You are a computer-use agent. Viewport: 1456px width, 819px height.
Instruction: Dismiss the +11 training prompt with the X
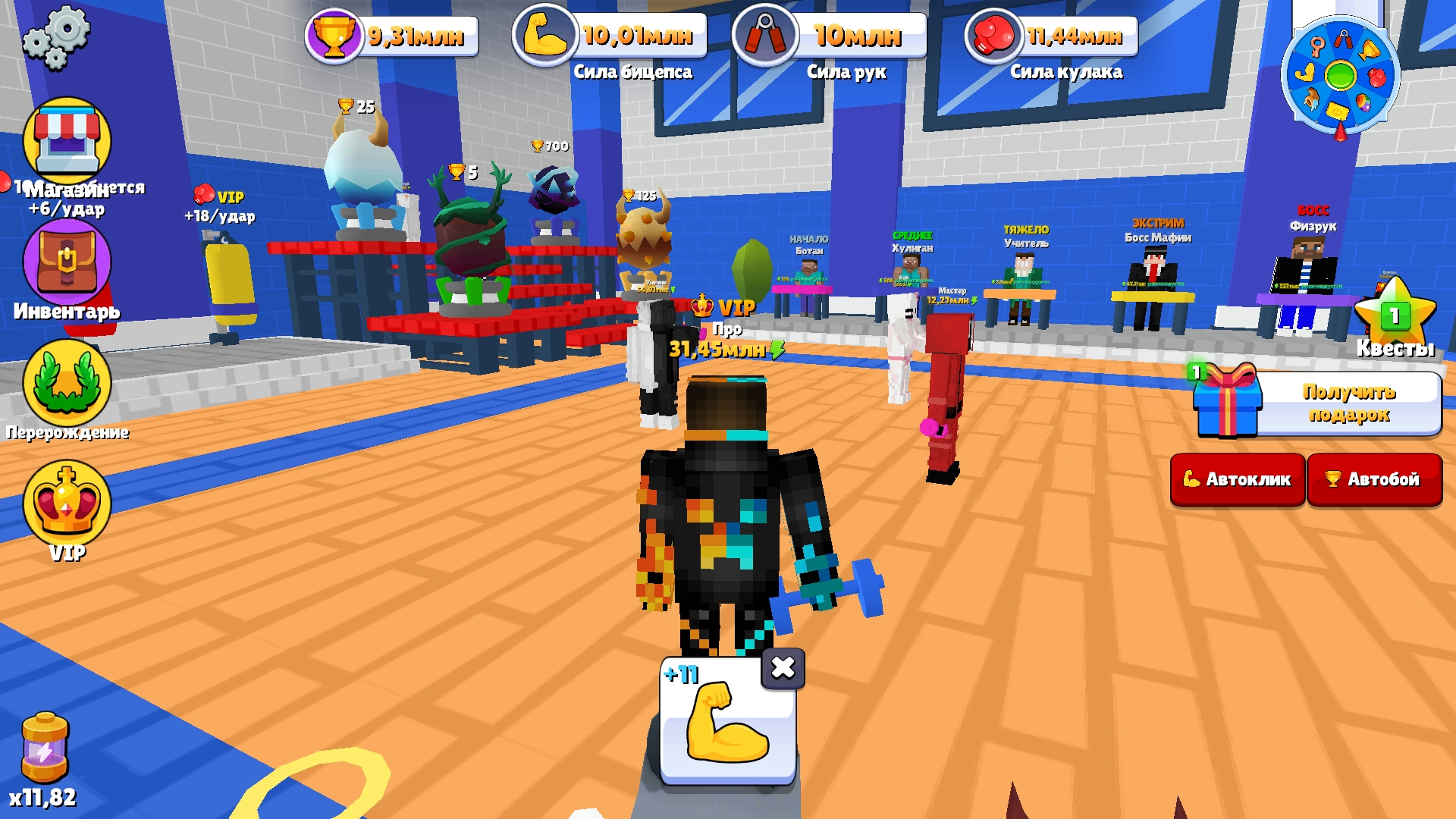coord(785,667)
